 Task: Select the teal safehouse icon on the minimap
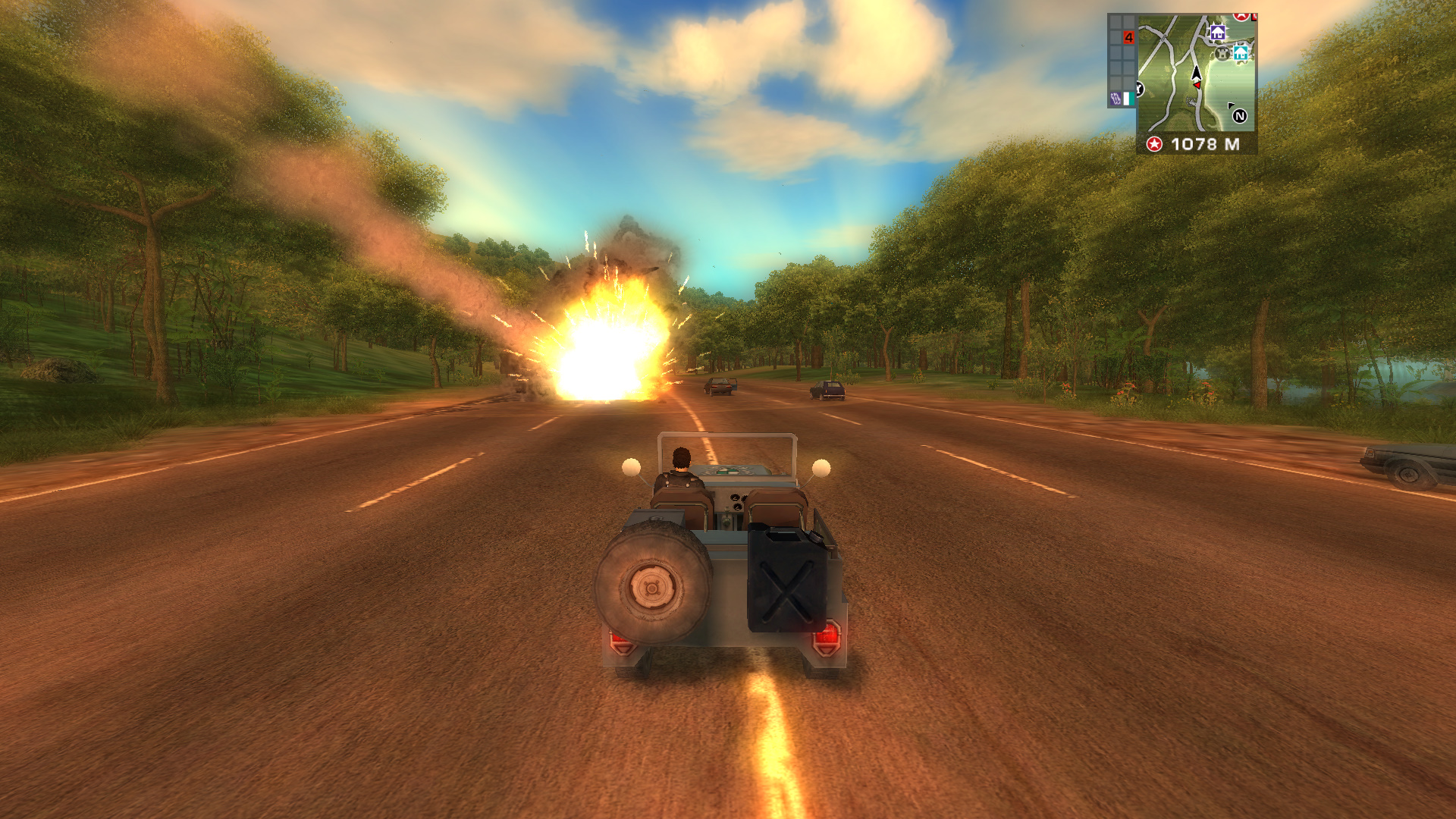coord(1241,53)
